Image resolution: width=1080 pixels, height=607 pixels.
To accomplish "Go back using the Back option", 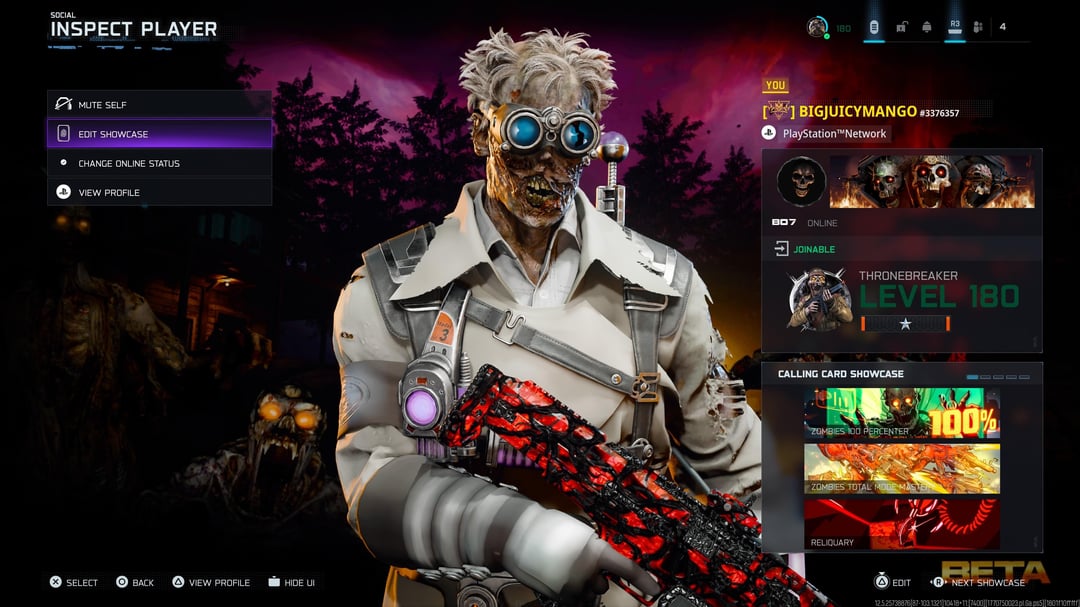I will click(x=135, y=582).
